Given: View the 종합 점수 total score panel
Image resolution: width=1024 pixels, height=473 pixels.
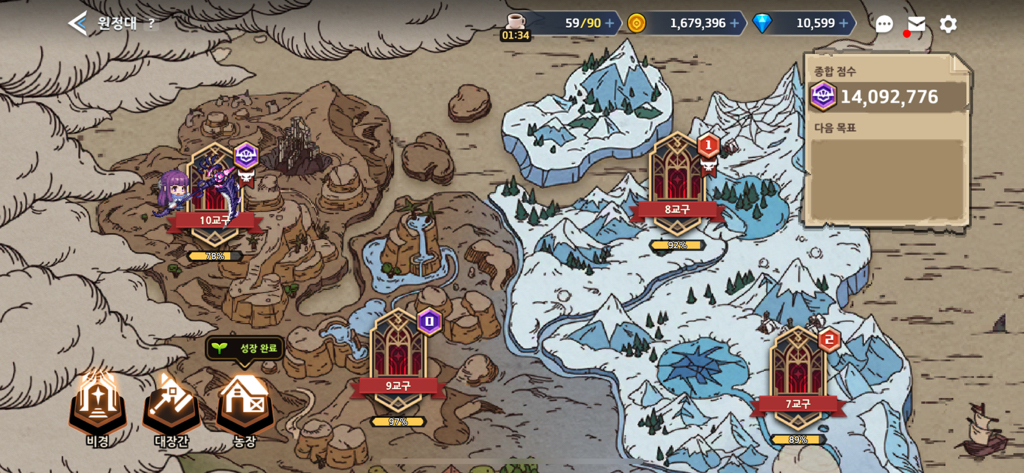Looking at the screenshot, I should tap(888, 96).
